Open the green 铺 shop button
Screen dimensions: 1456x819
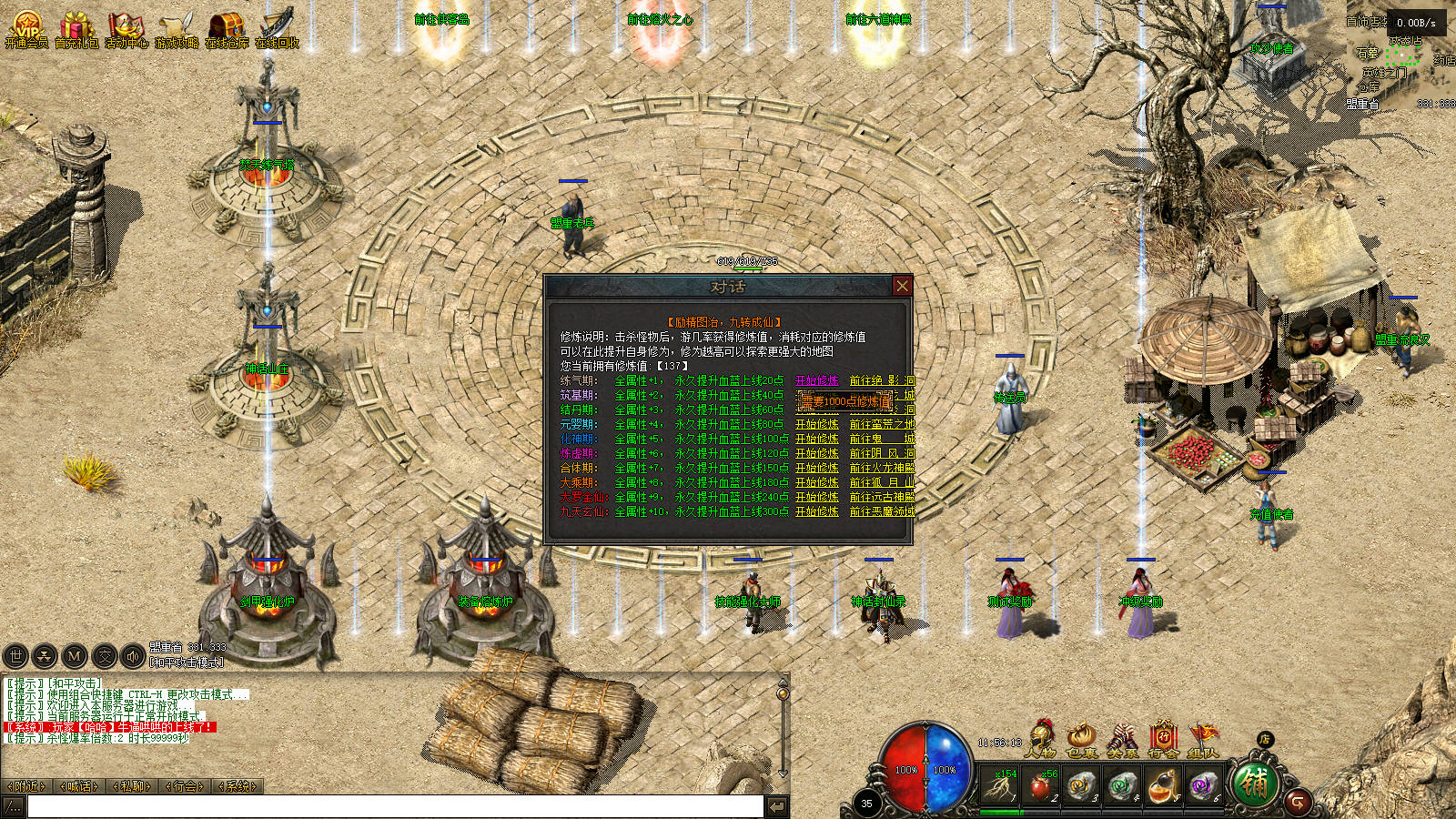tap(1254, 784)
